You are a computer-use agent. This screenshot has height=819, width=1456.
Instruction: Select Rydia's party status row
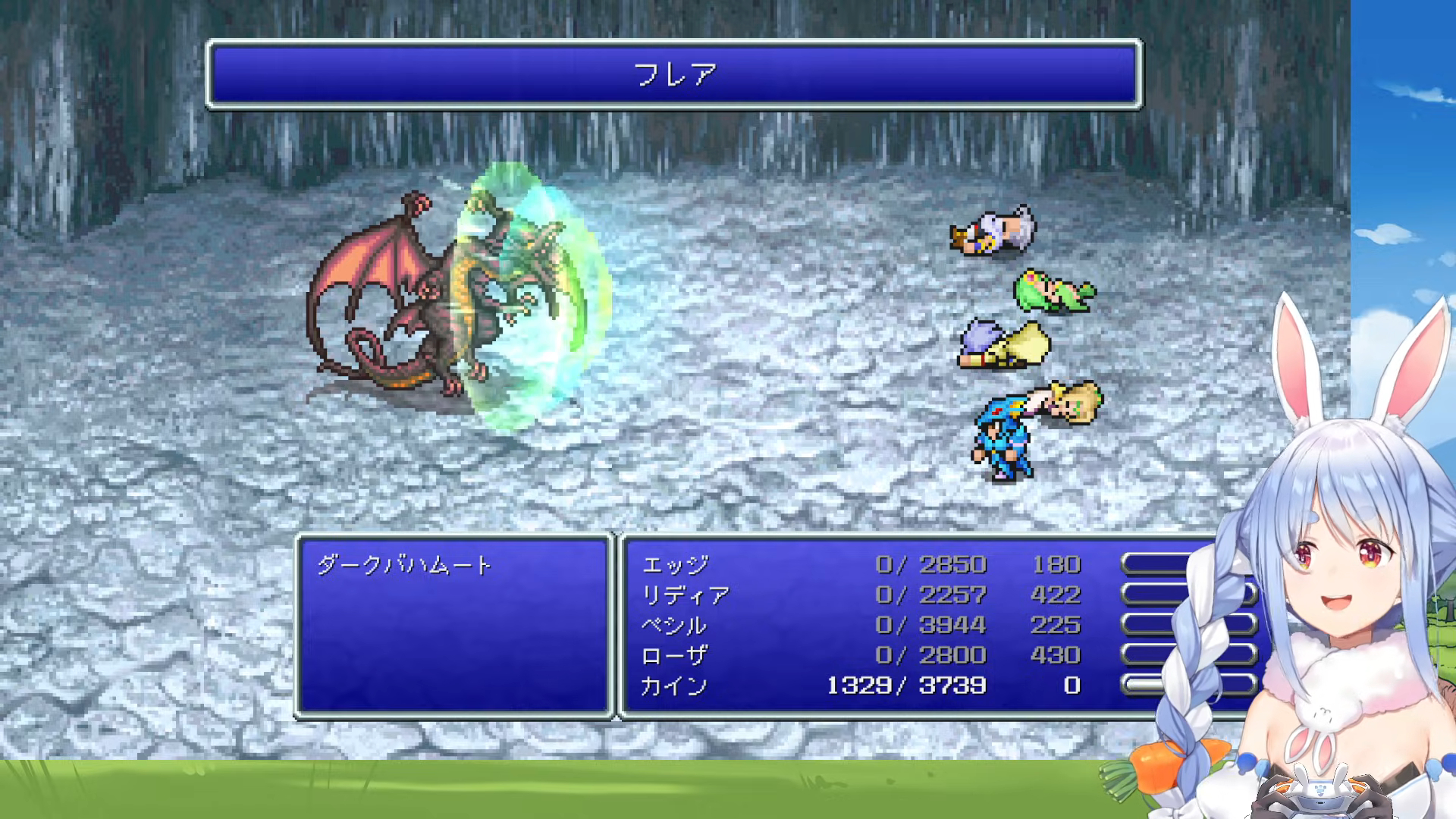click(x=861, y=595)
